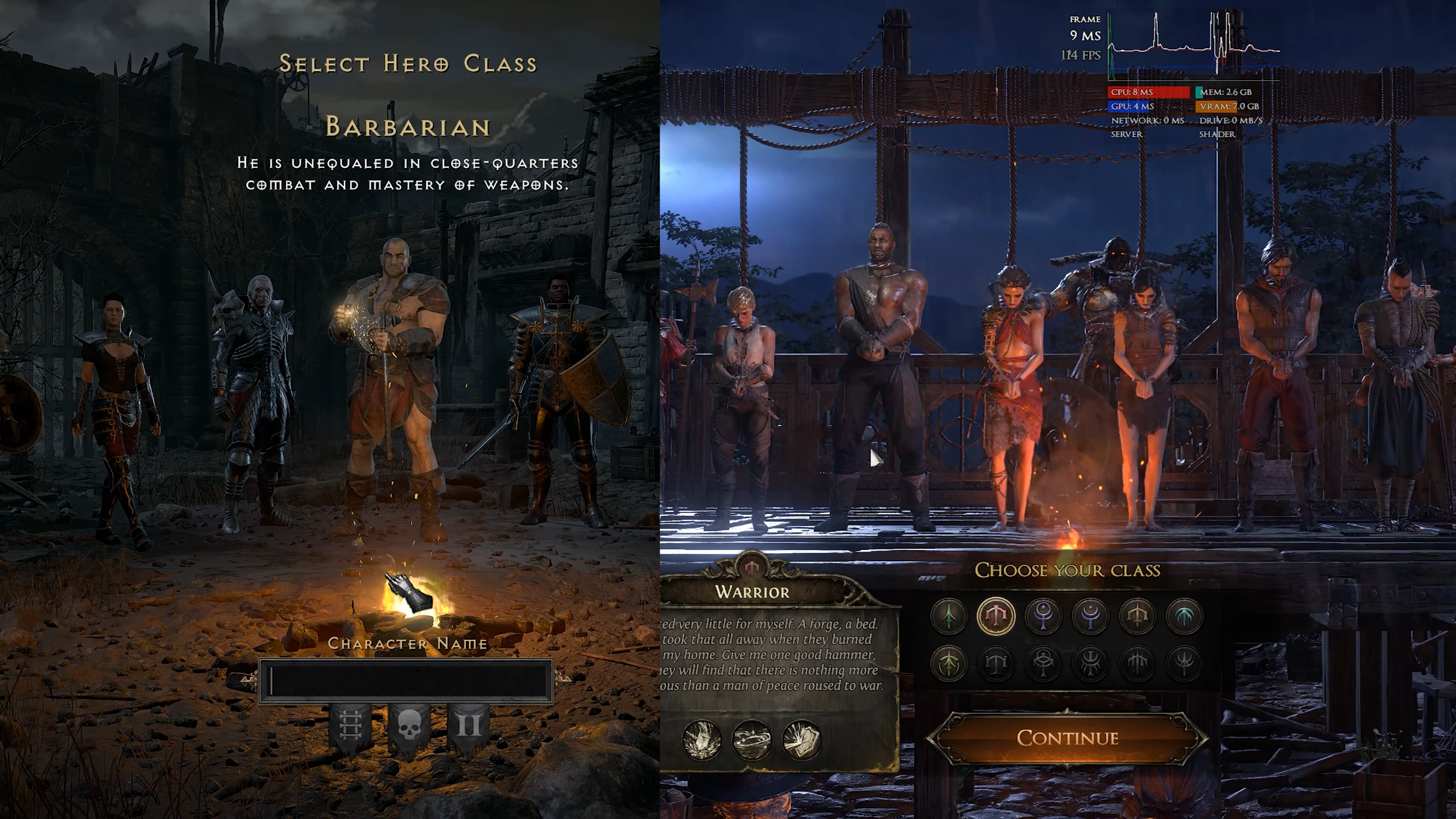Toggle the Roman numeral II banner
This screenshot has width=1456, height=819.
click(469, 726)
